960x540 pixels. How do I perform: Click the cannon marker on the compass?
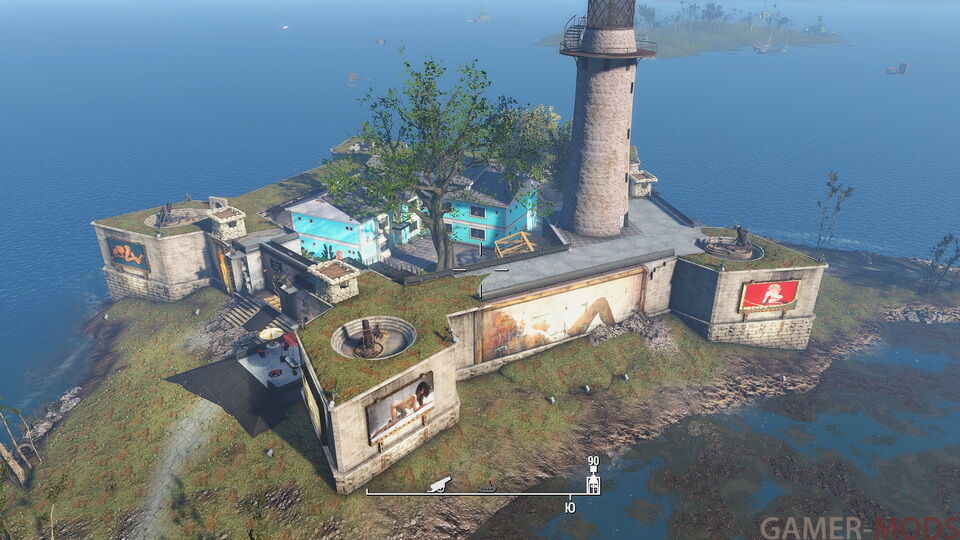440,484
